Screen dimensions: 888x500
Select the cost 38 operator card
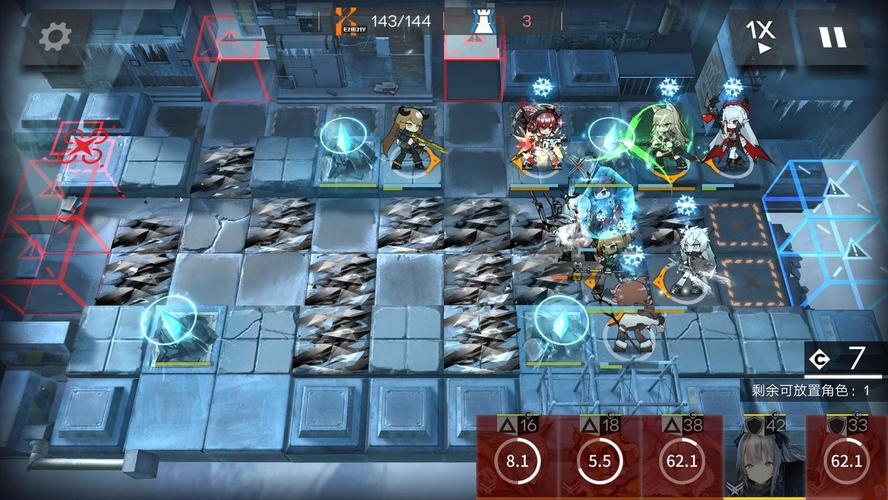click(682, 458)
